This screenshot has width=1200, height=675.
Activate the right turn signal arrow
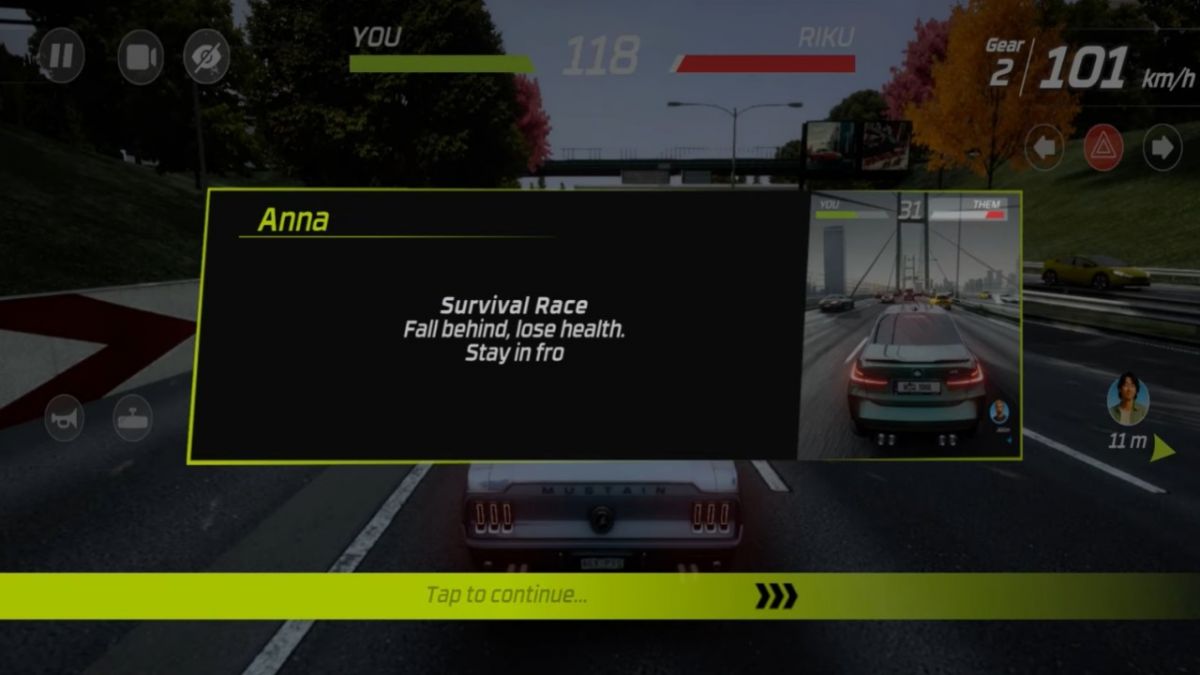point(1162,149)
